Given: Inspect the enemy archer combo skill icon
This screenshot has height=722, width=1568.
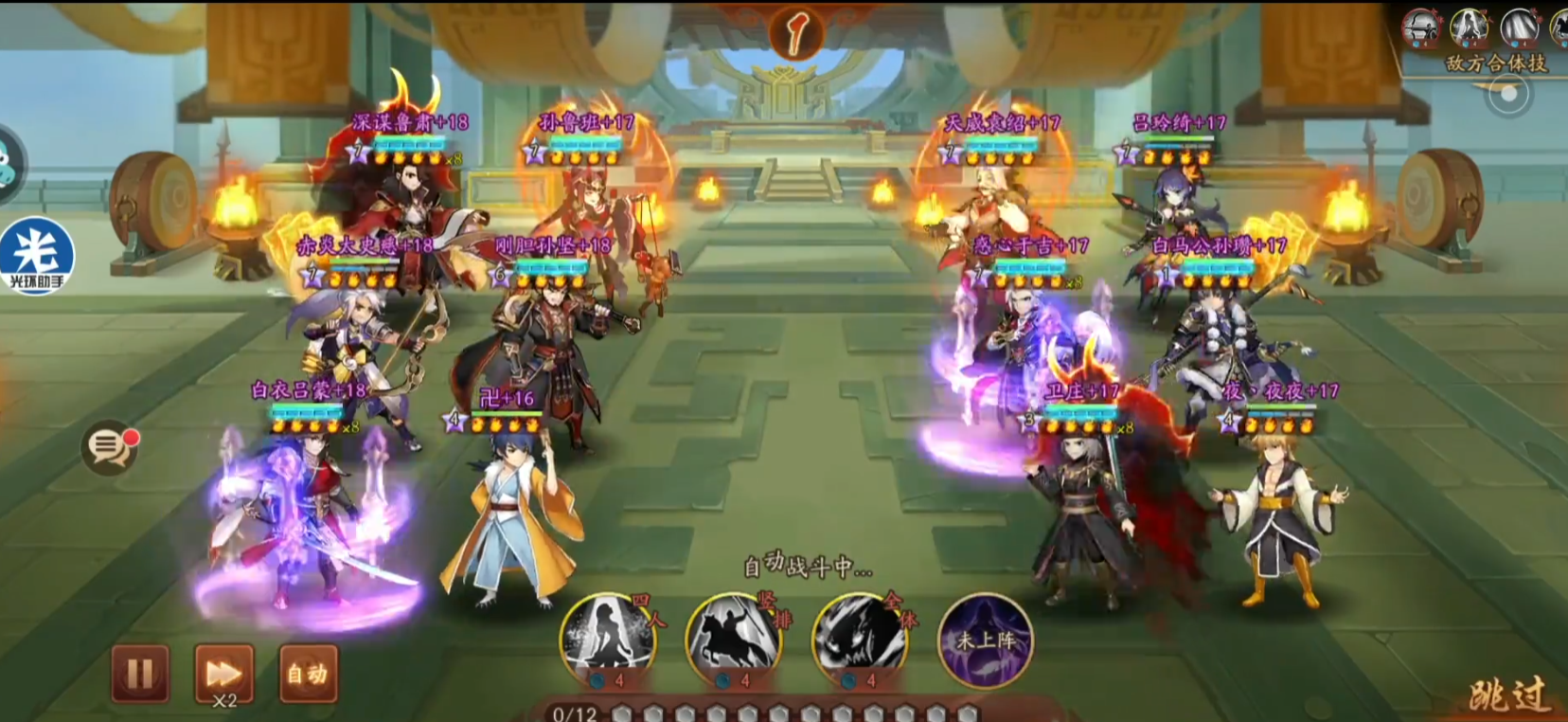Looking at the screenshot, I should coord(1421,28).
